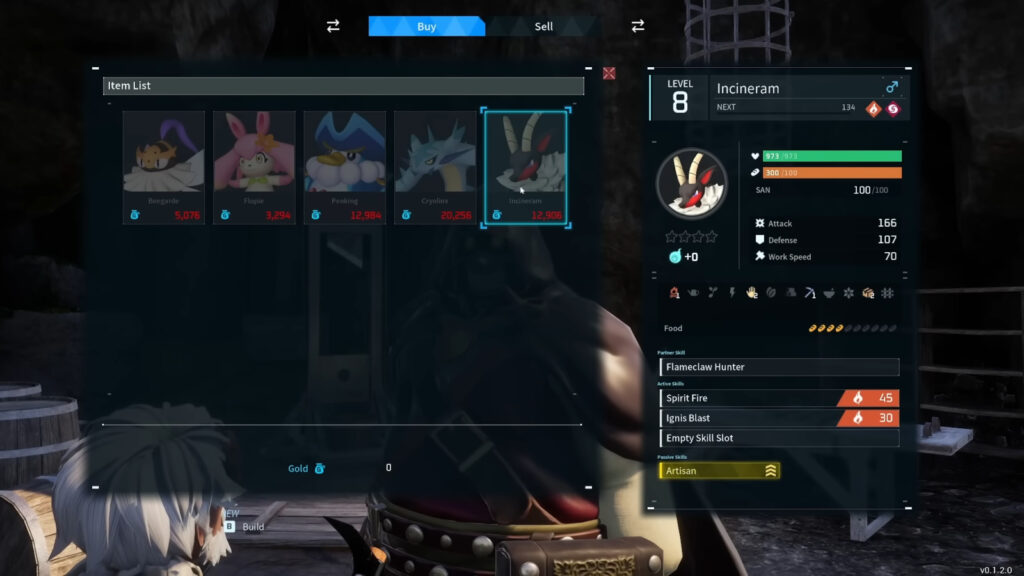This screenshot has height=576, width=1024.
Task: Switch to the Buy tab
Action: pos(426,26)
